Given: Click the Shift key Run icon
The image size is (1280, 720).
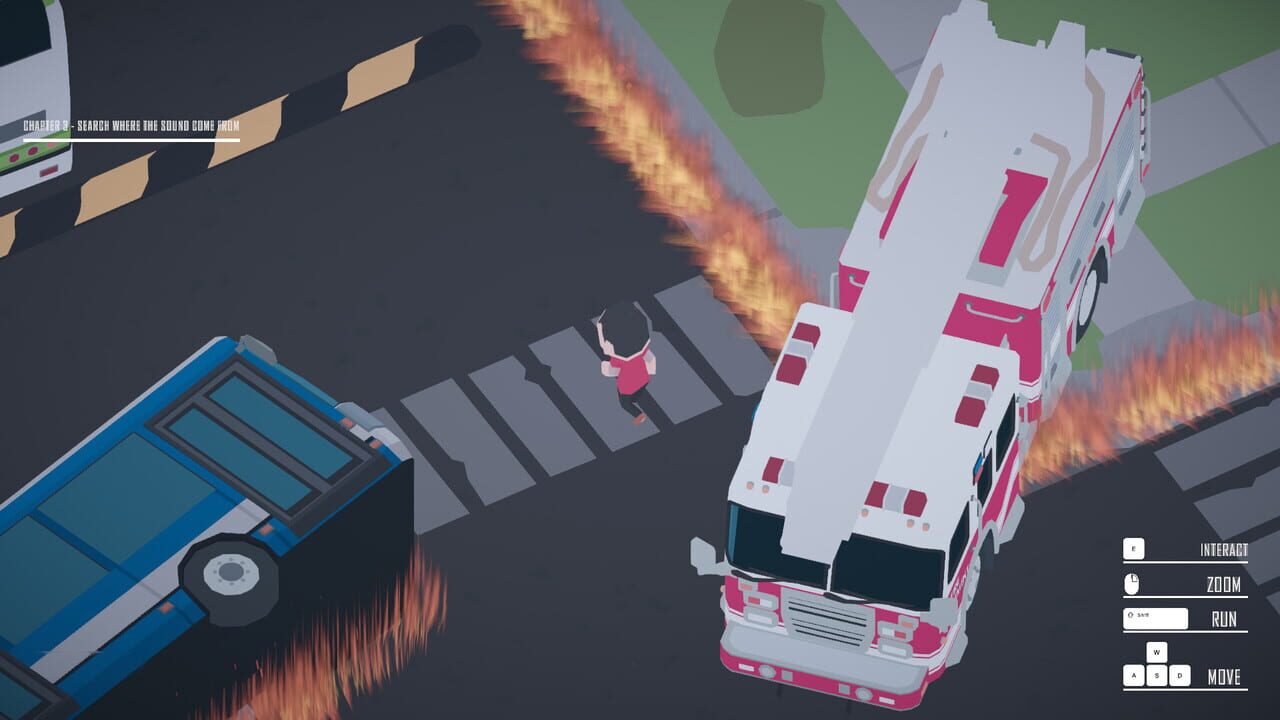Looking at the screenshot, I should 1155,618.
